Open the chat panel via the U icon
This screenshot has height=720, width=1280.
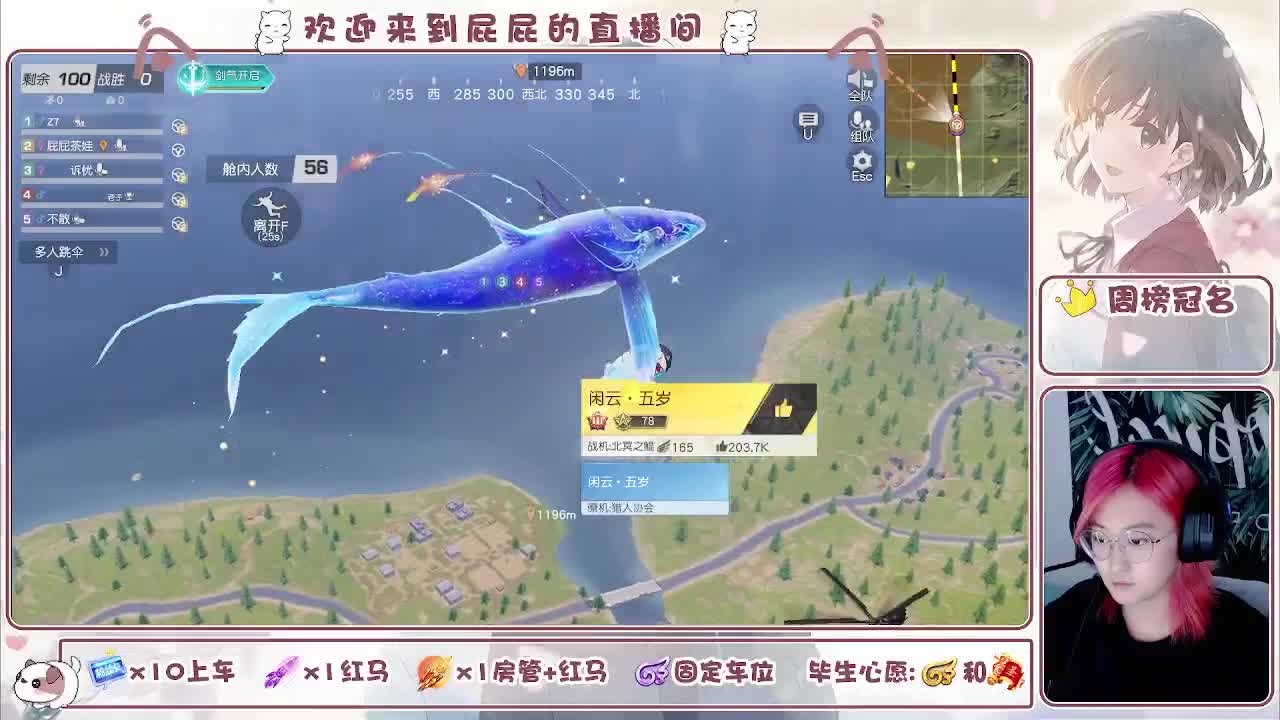808,122
